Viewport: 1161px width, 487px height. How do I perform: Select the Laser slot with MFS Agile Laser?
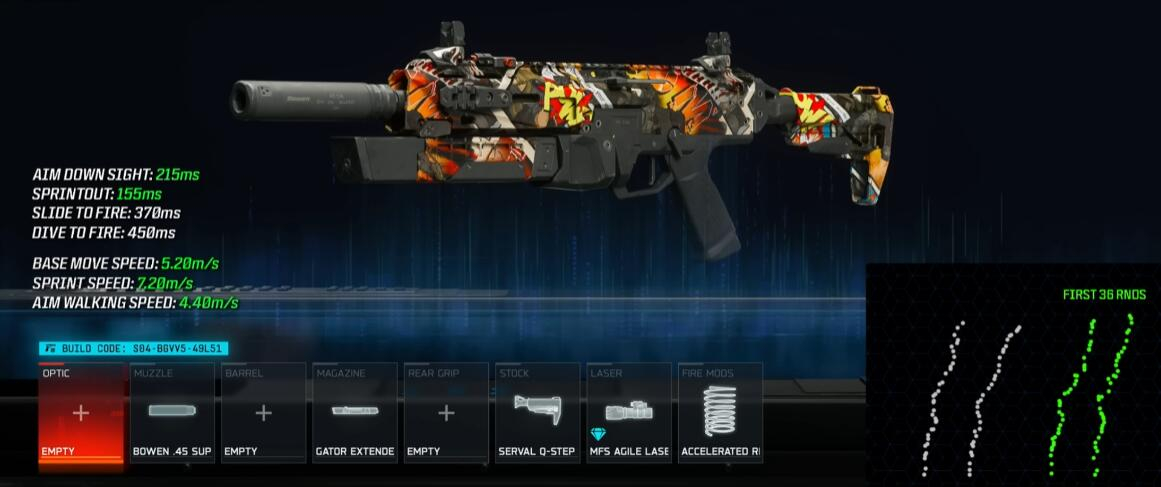click(x=629, y=413)
